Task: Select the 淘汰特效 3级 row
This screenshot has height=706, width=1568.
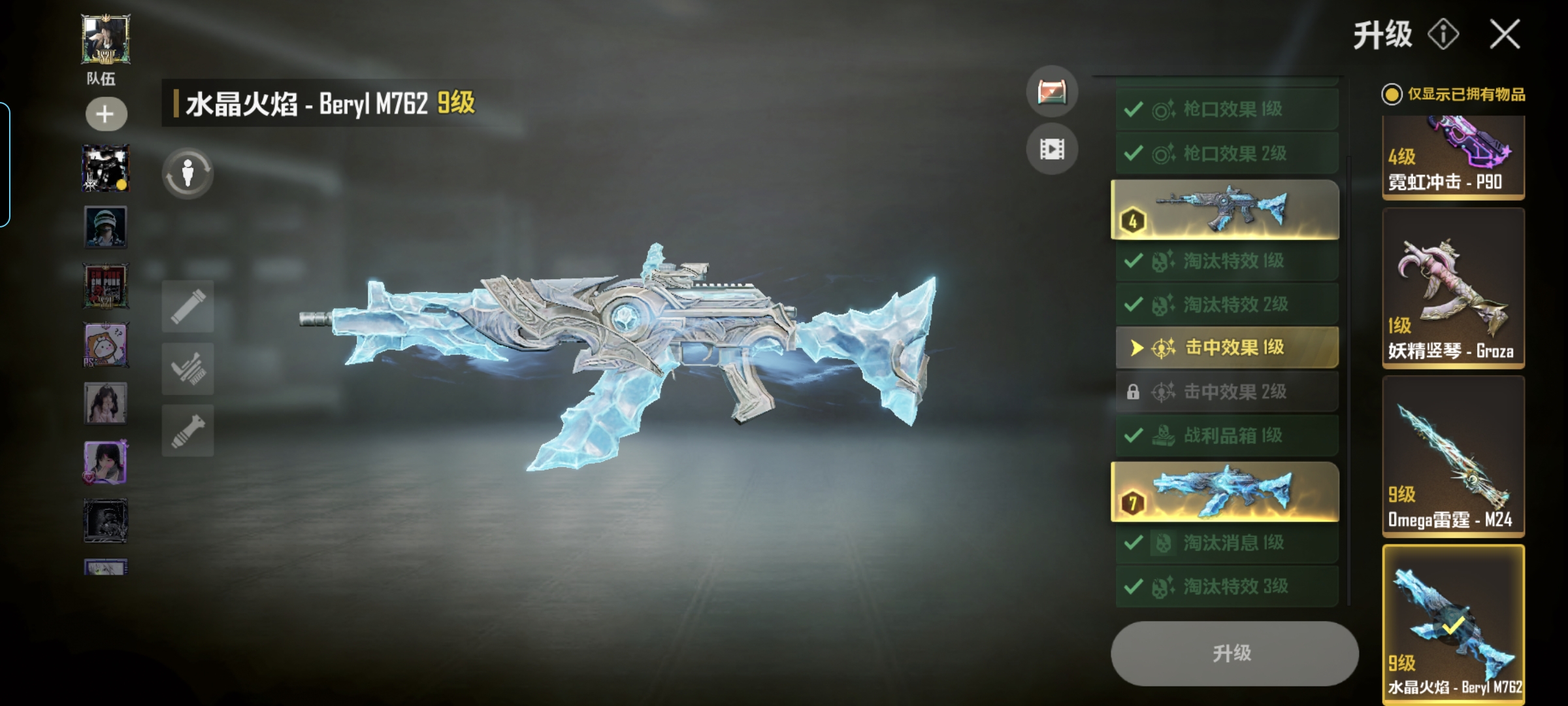Action: pyautogui.click(x=1226, y=586)
